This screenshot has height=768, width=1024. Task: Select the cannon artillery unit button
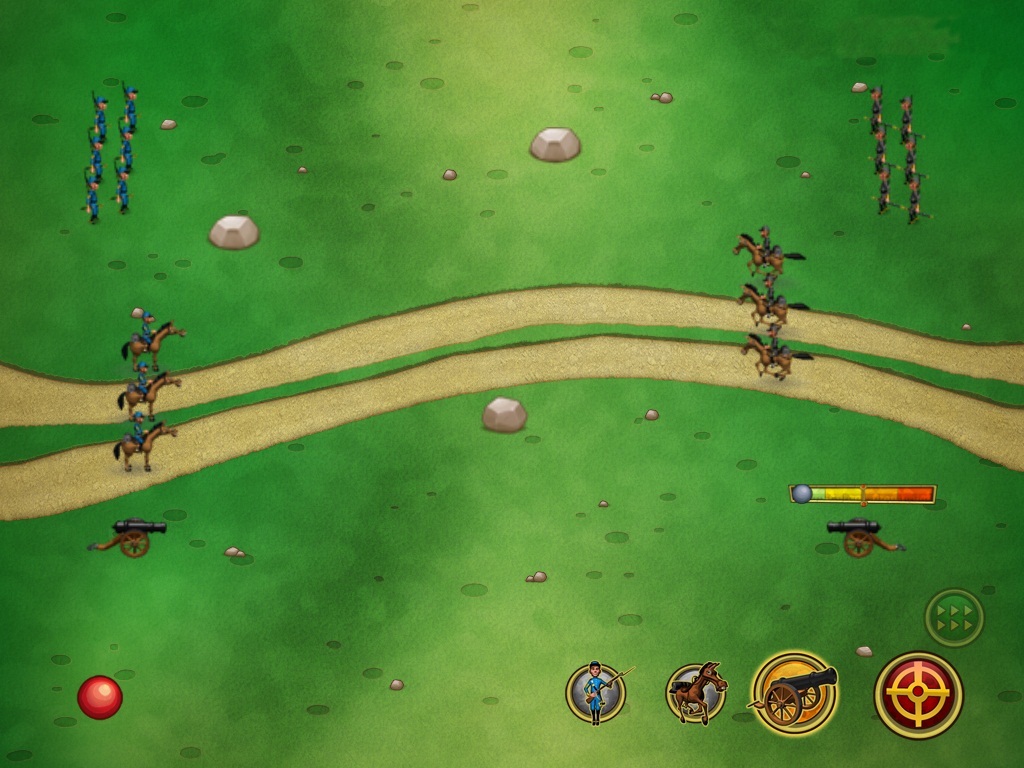click(x=795, y=693)
